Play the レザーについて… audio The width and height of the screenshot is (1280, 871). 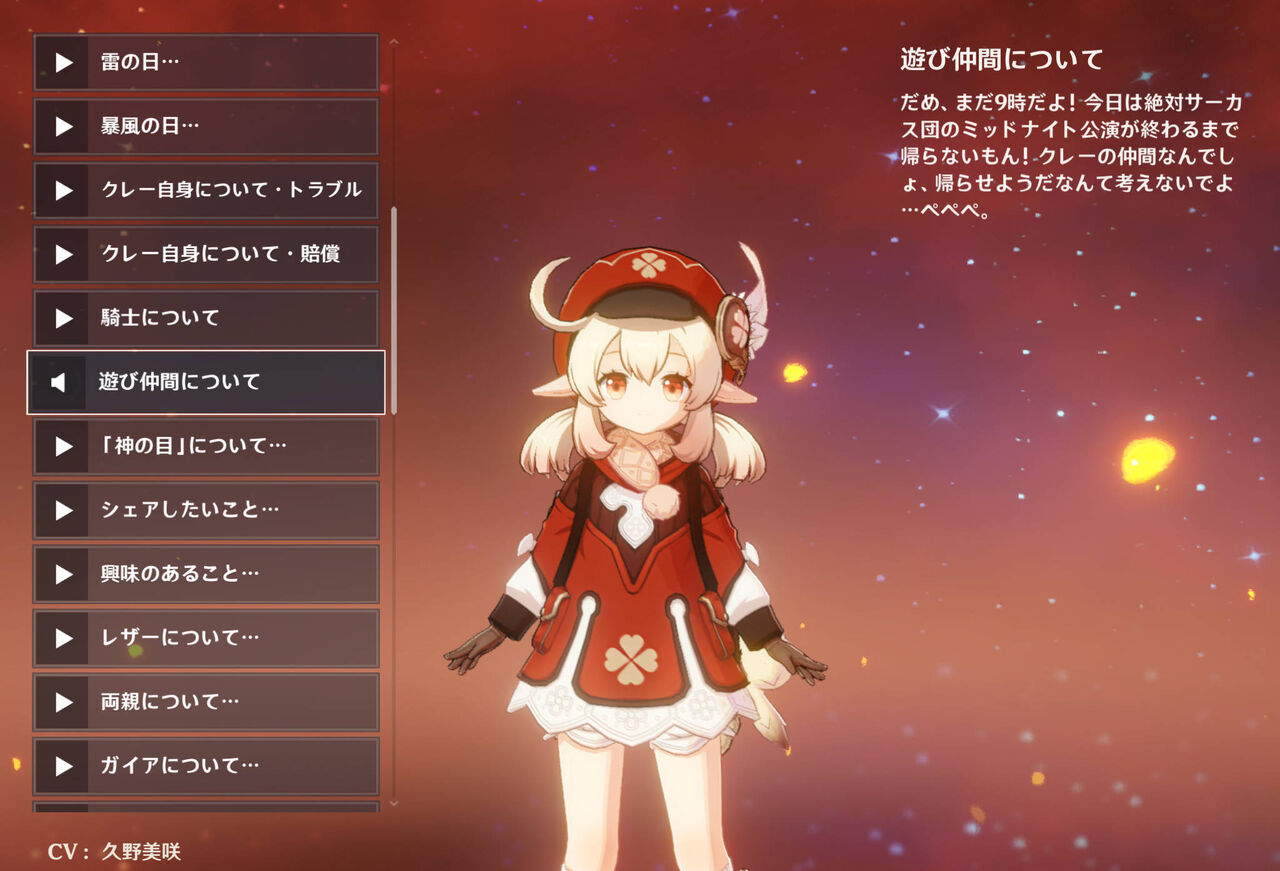pos(65,639)
